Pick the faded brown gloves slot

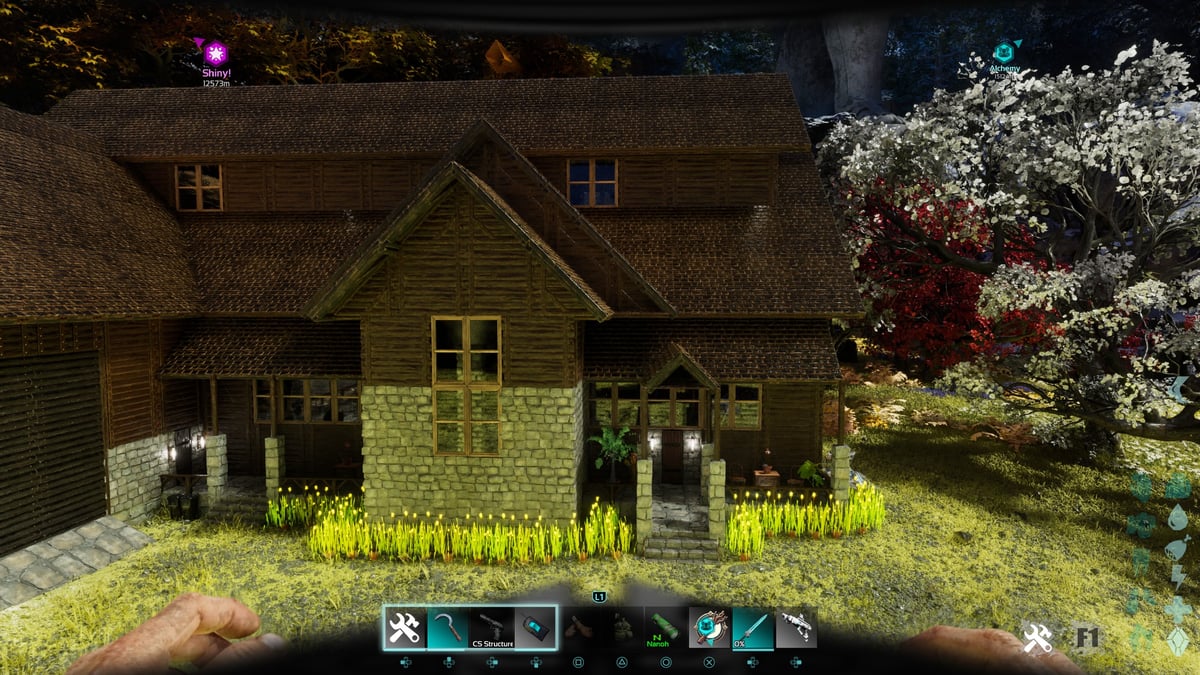coord(579,628)
